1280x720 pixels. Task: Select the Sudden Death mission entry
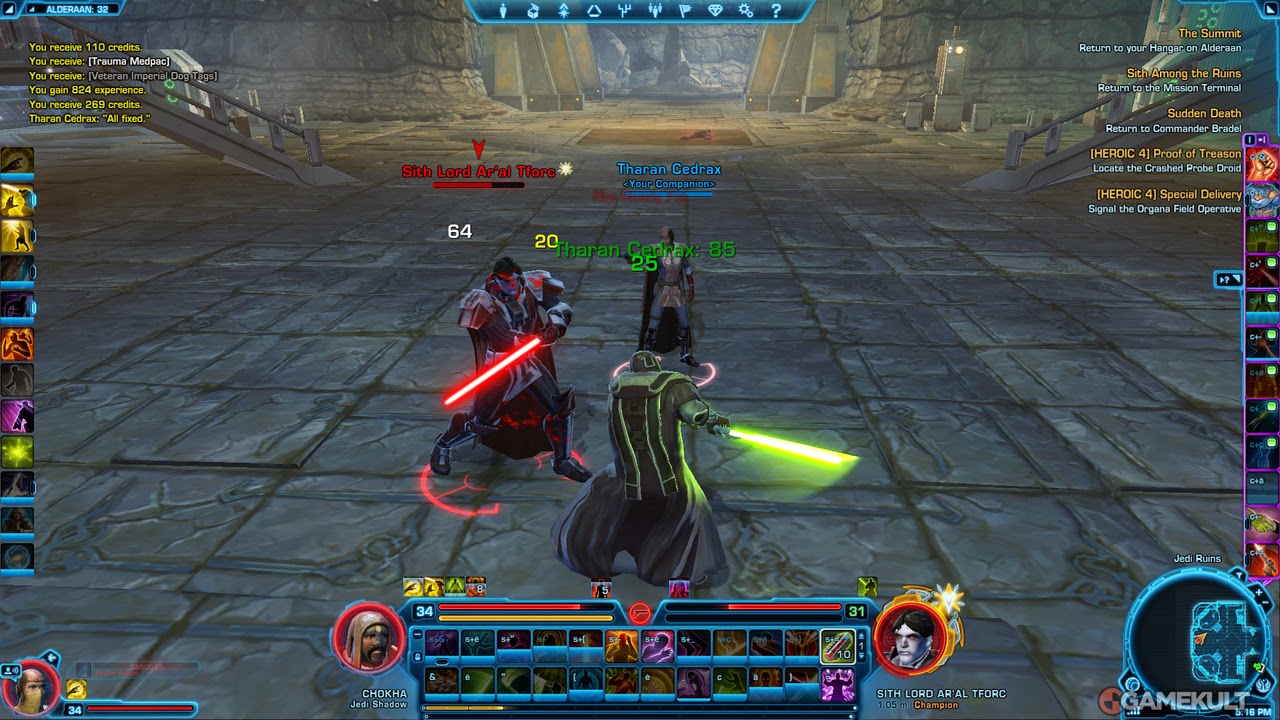click(1204, 114)
